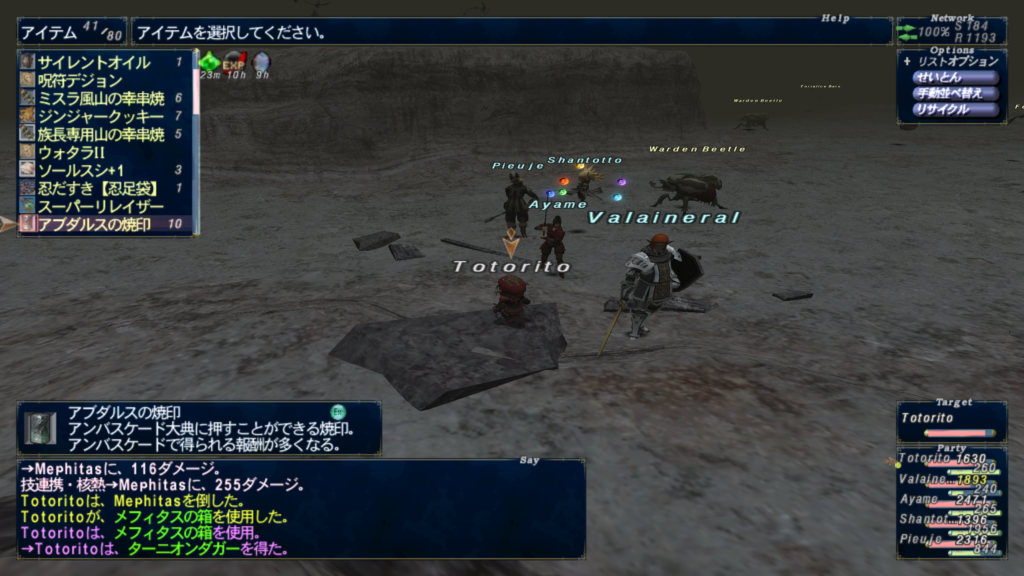Choose the ウォタラII scroll
The height and width of the screenshot is (576, 1024).
(72, 153)
